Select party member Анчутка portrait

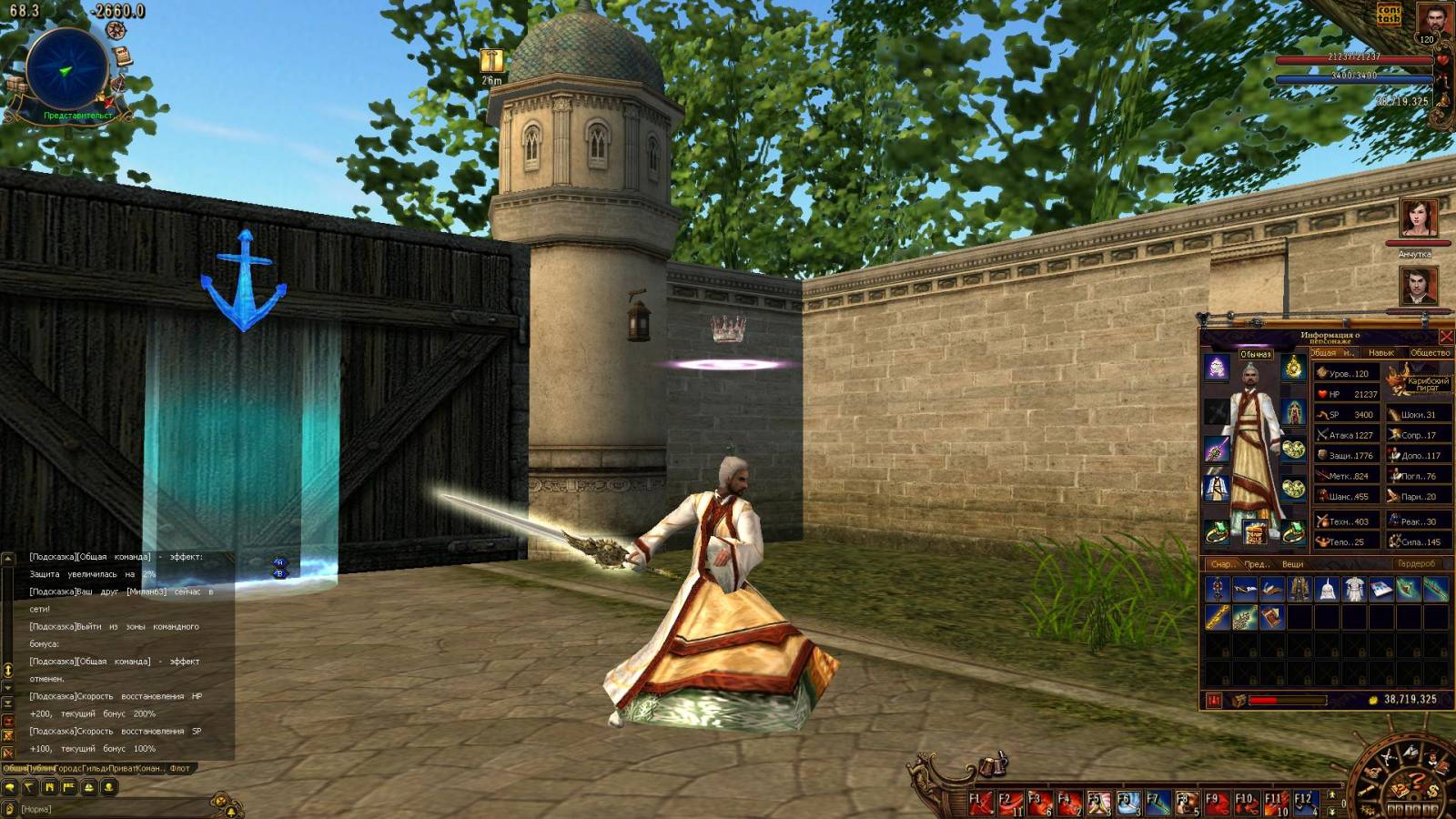tap(1418, 219)
